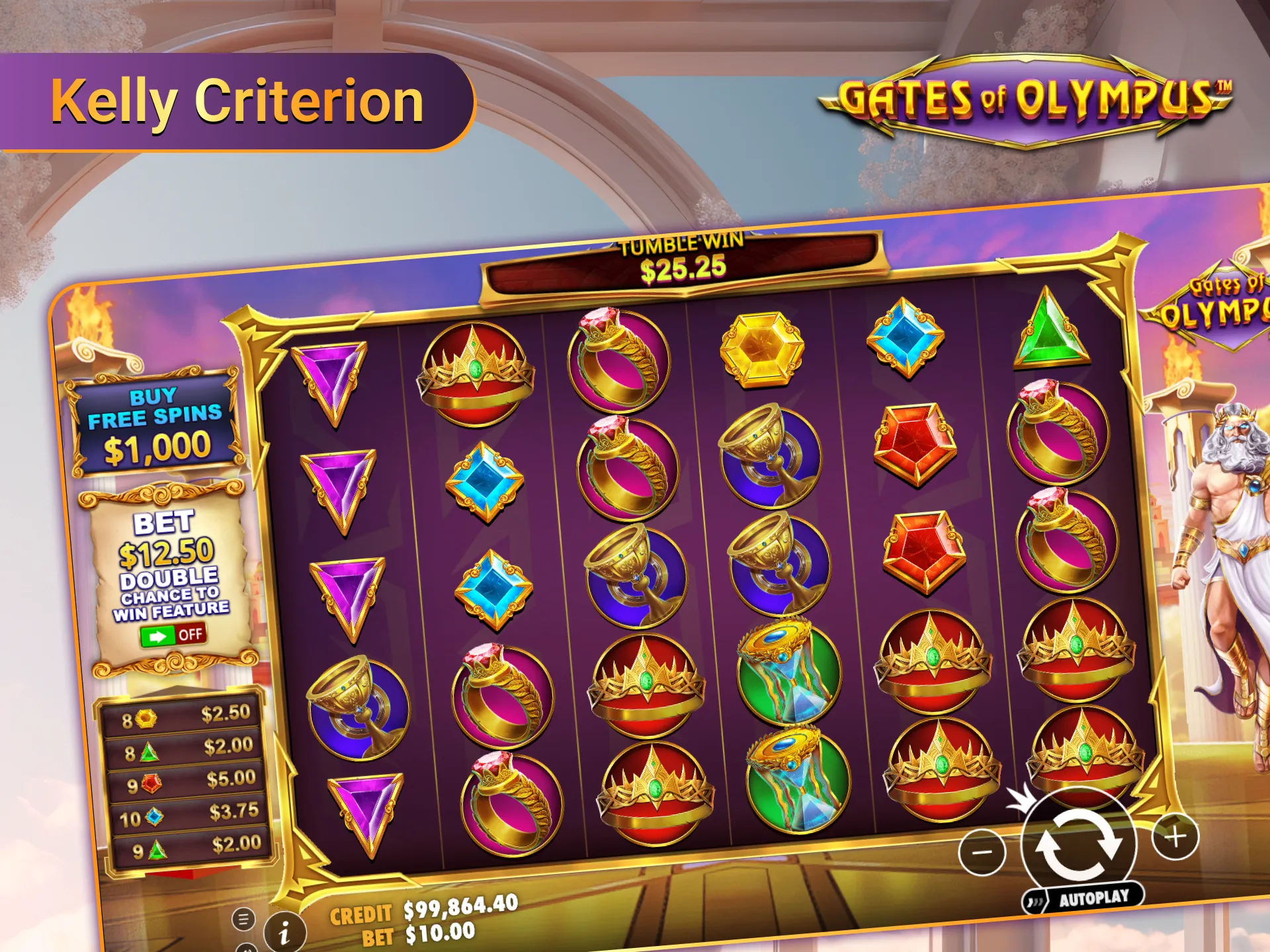Open the hamburger settings menu
Image resolution: width=1270 pixels, height=952 pixels.
pyautogui.click(x=243, y=918)
